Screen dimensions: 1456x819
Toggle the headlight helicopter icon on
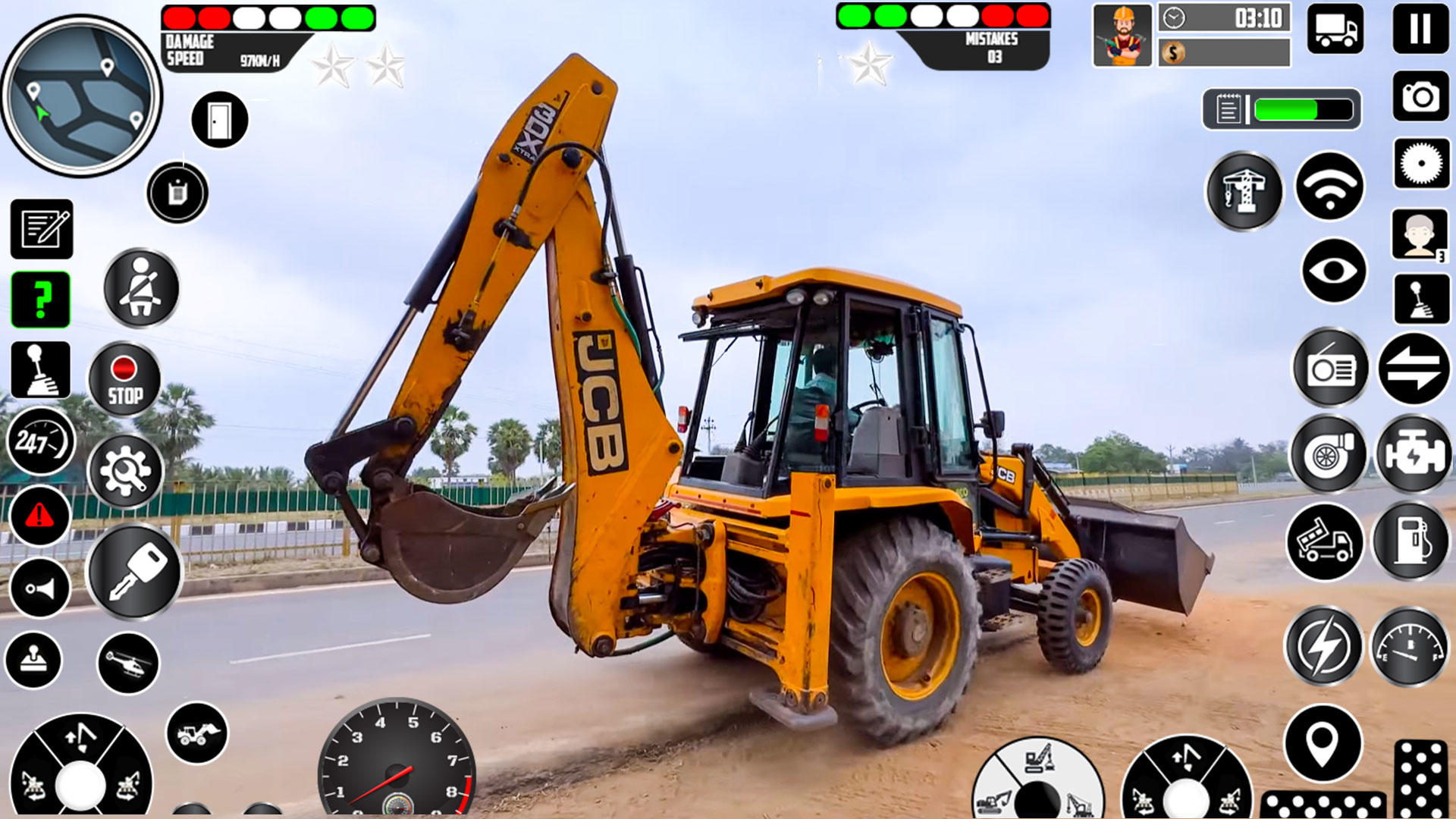click(126, 663)
